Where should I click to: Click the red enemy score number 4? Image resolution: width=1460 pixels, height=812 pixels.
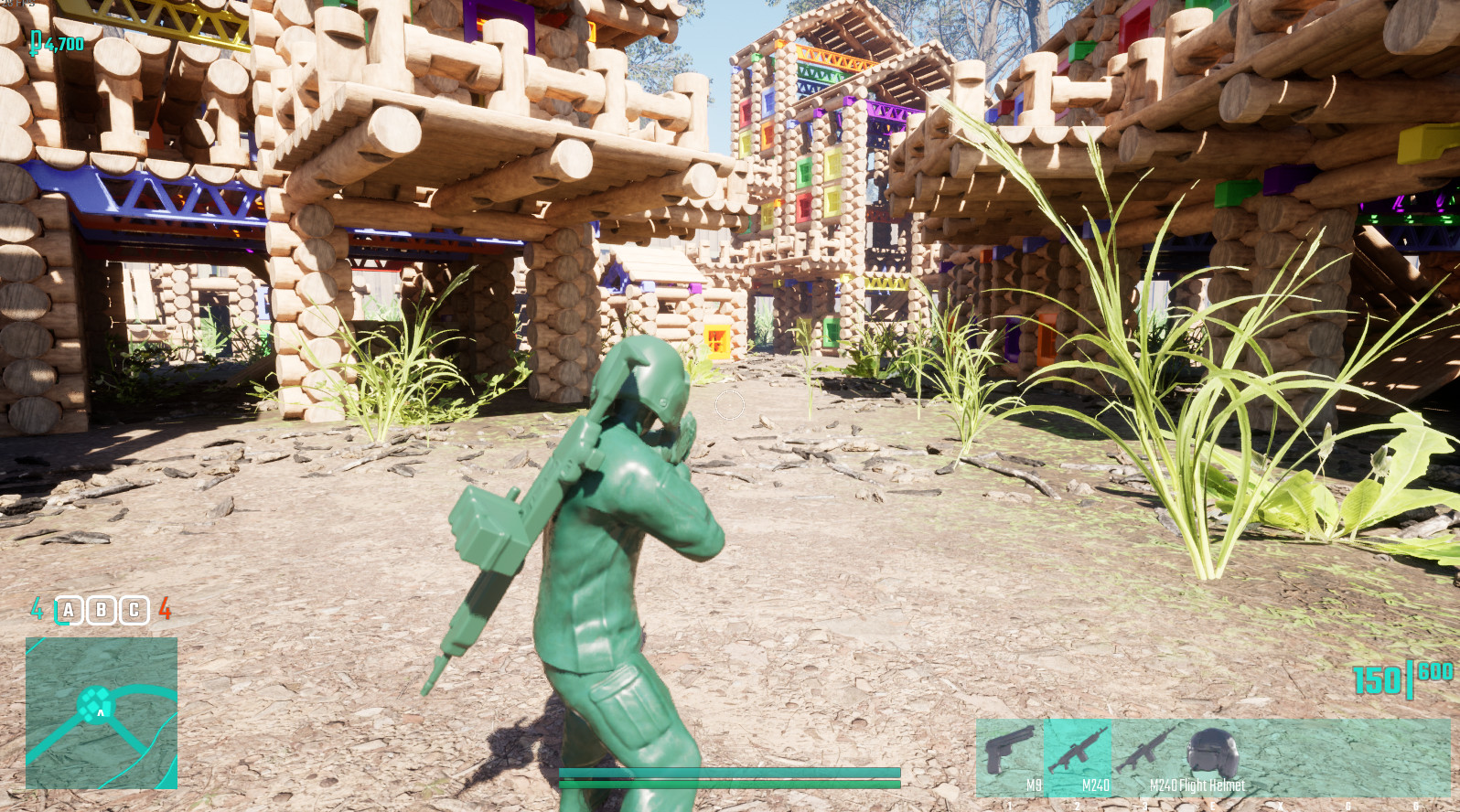[x=166, y=609]
